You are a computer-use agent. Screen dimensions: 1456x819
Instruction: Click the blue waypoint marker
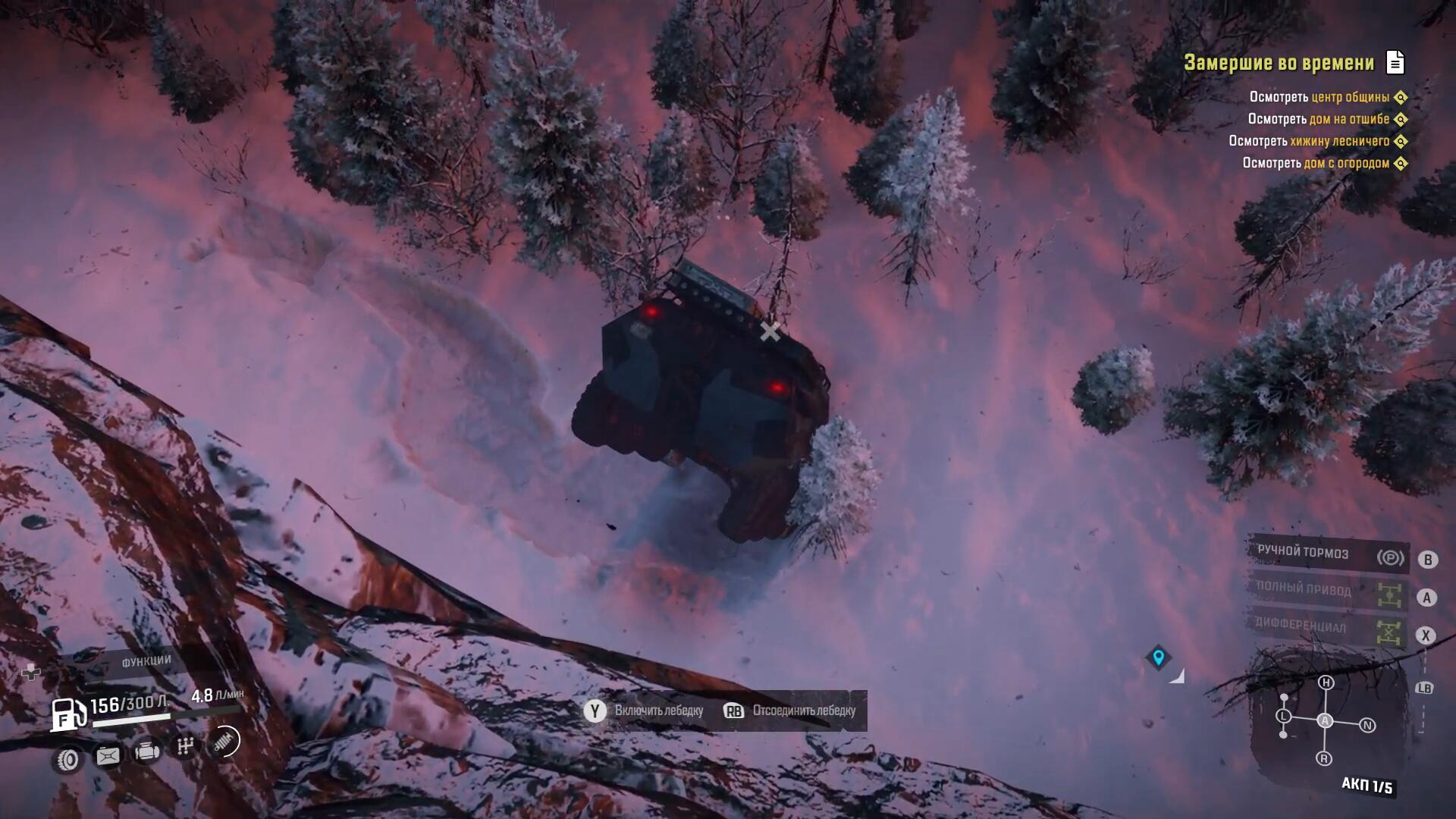point(1158,657)
